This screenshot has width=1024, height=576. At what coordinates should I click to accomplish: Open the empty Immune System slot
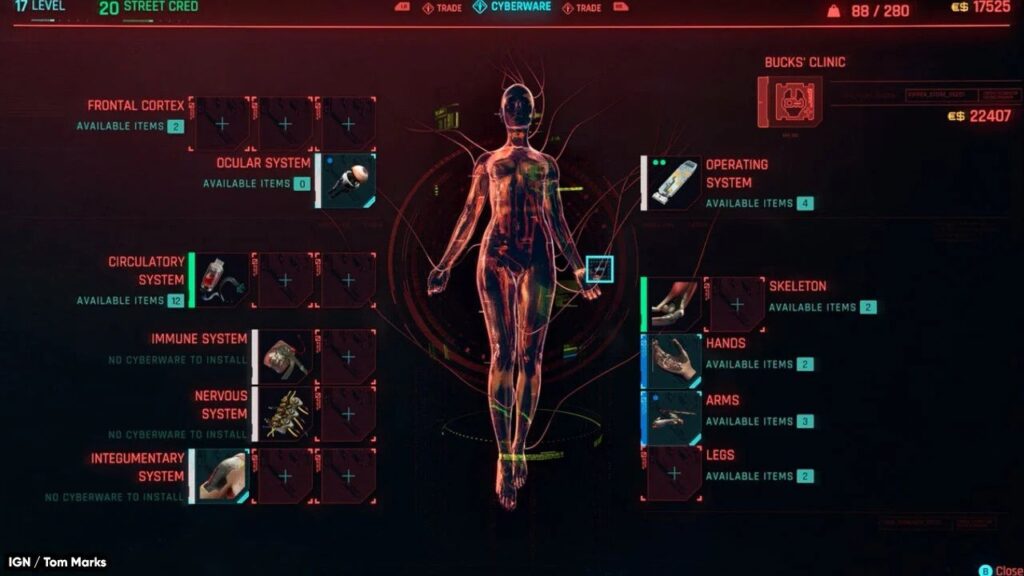(348, 357)
